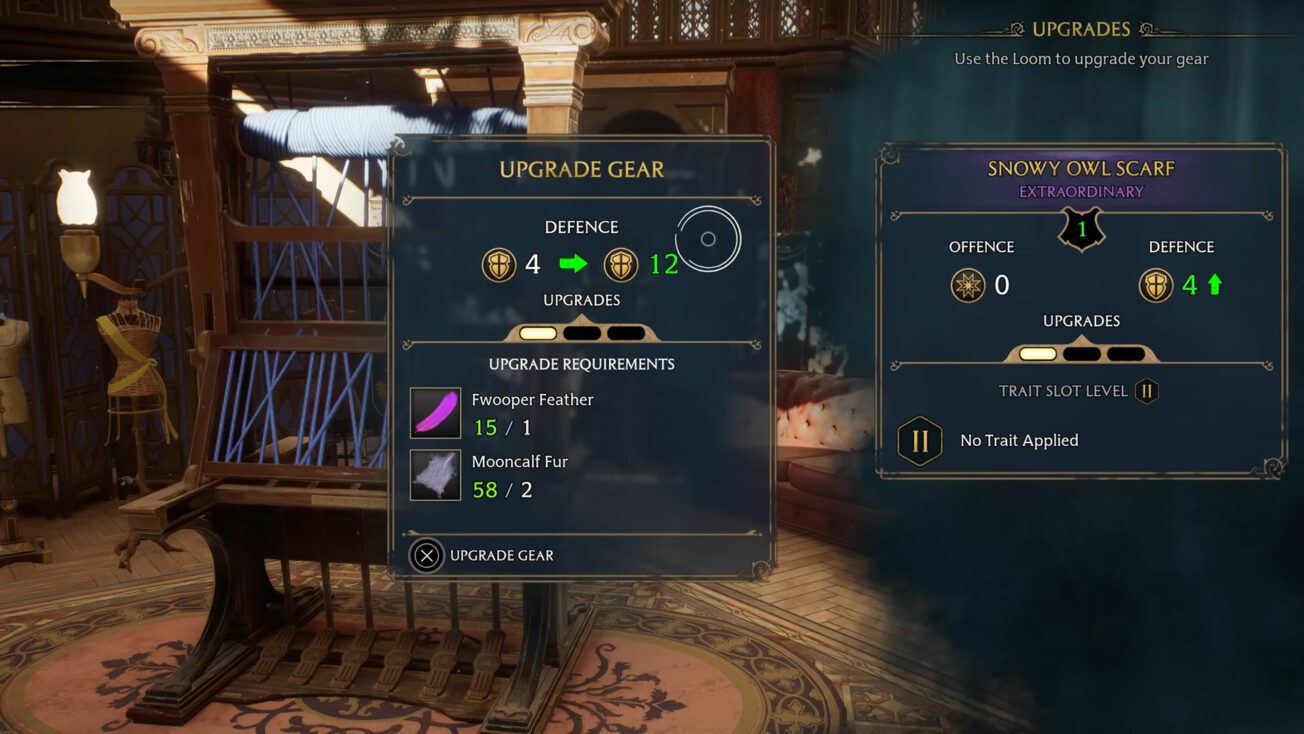Click the upgrade progress bar under Upgrade Gear
This screenshot has height=734, width=1304.
point(582,331)
